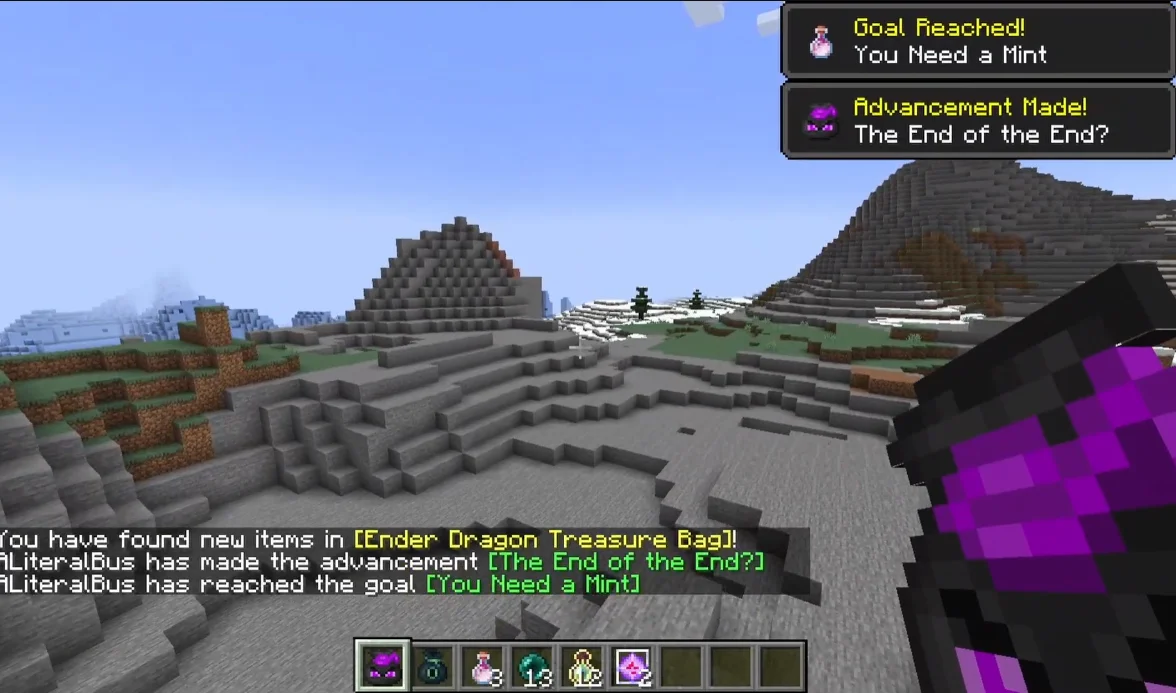Select the purple crystal item slot
The height and width of the screenshot is (693, 1176).
pos(632,666)
